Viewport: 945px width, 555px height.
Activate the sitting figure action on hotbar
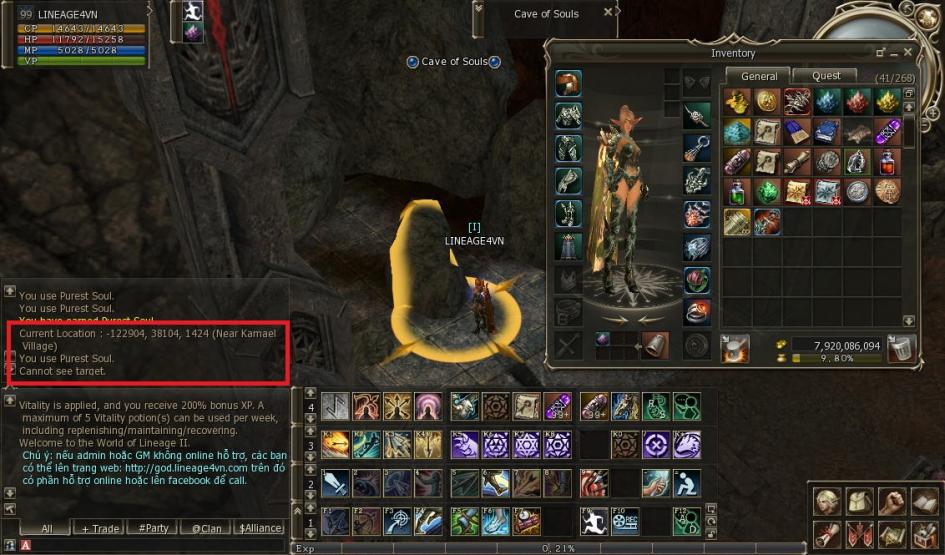point(686,484)
